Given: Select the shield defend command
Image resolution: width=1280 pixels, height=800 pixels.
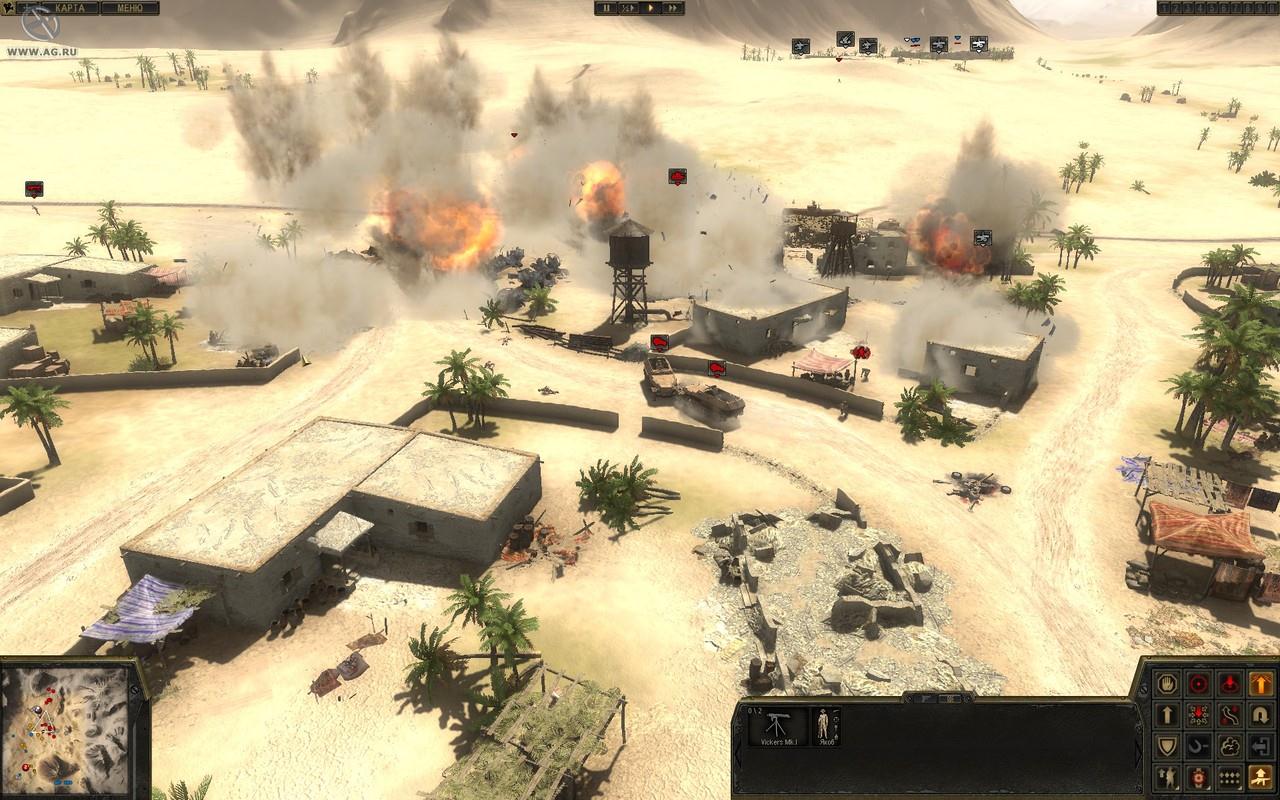Looking at the screenshot, I should click(x=1167, y=746).
